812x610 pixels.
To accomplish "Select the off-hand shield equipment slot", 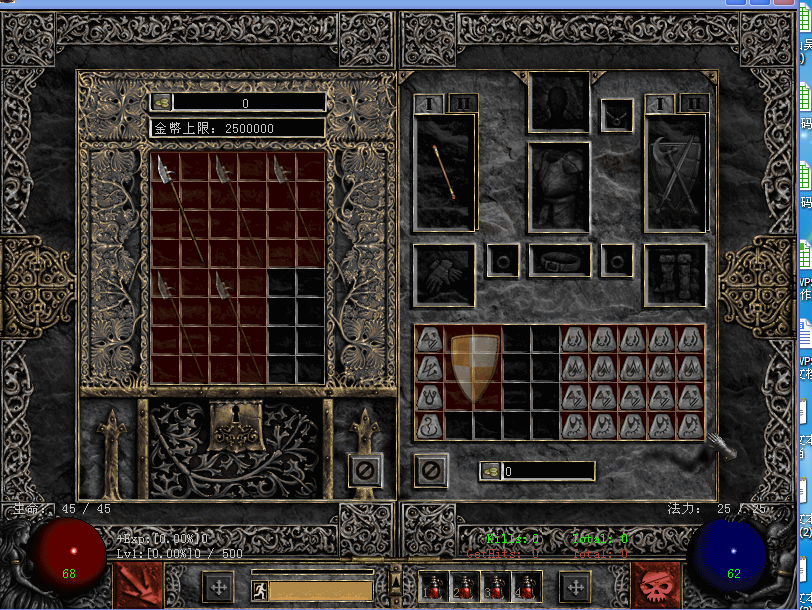I will point(675,172).
